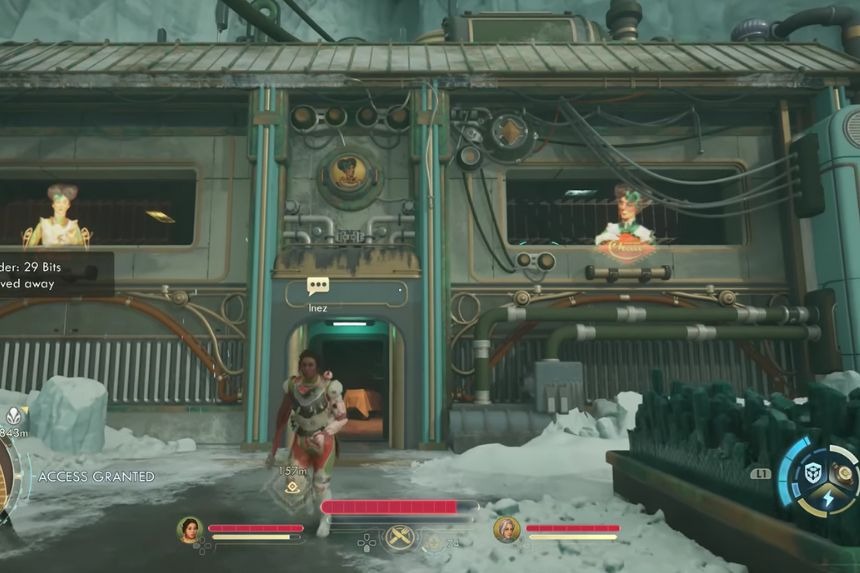860x573 pixels.
Task: Select the brass device gadget slot
Action: pyautogui.click(x=845, y=473)
